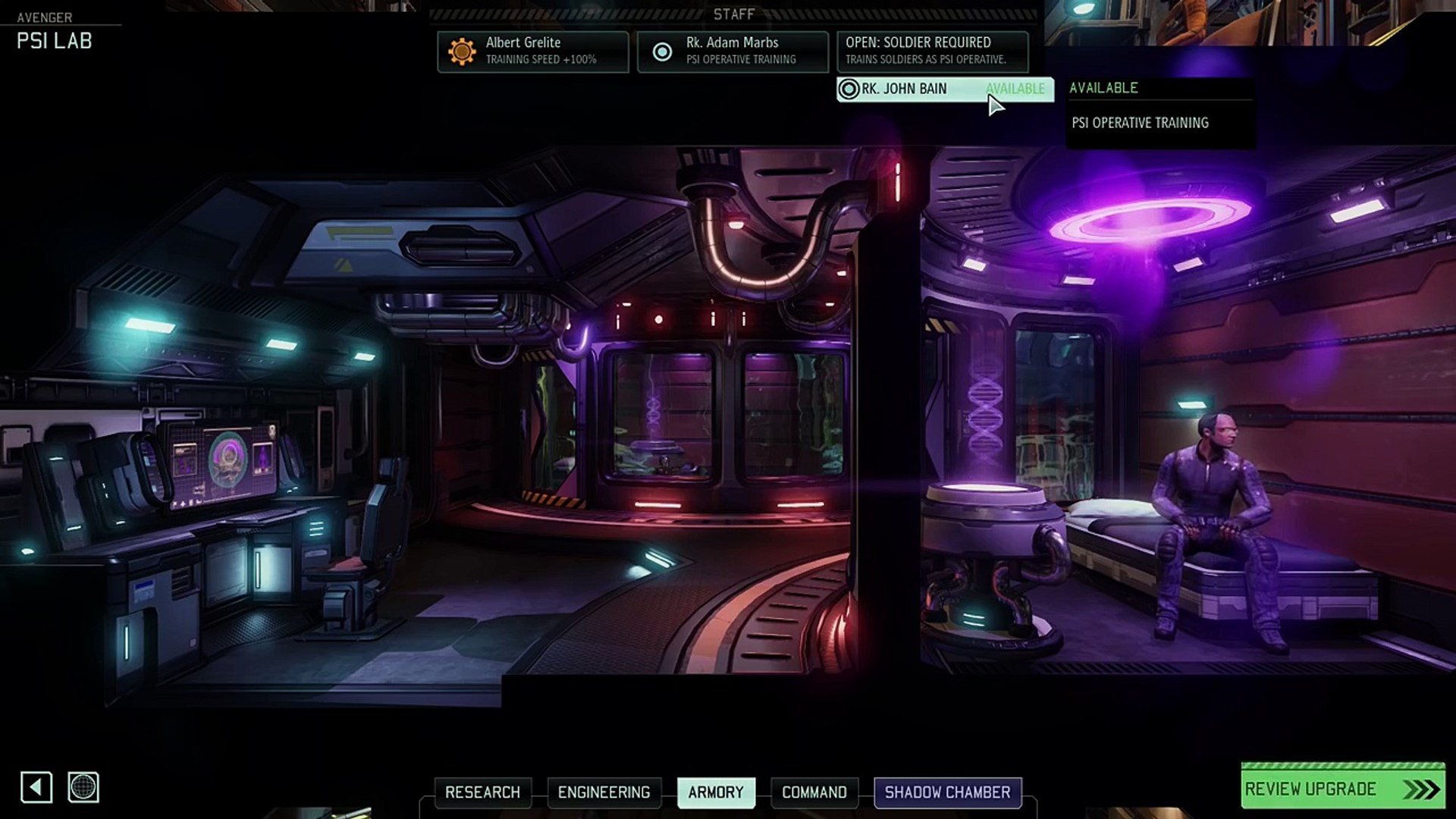Go back using the left arrow button
This screenshot has height=819, width=1456.
tap(36, 787)
